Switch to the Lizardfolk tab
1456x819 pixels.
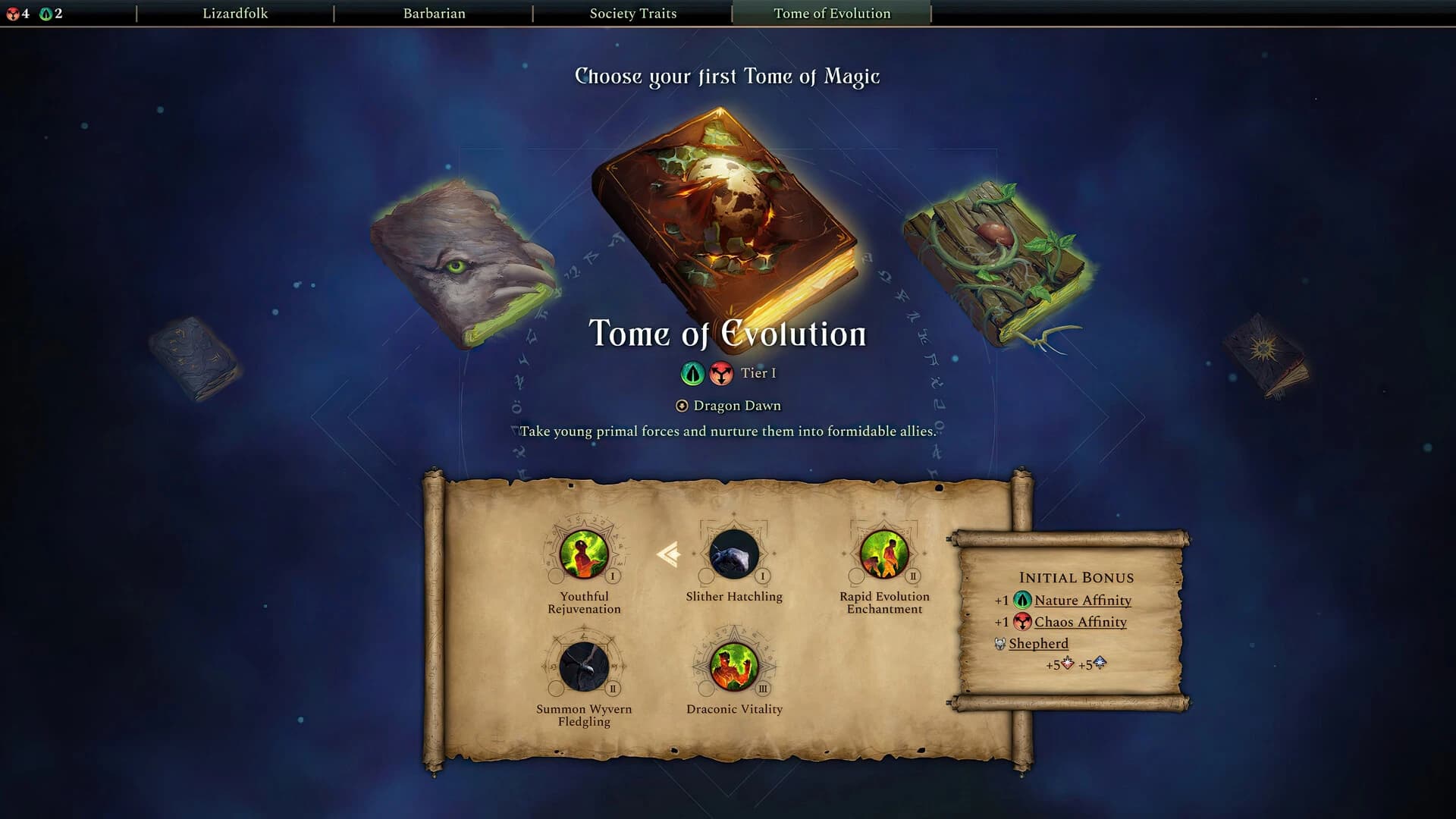[235, 13]
